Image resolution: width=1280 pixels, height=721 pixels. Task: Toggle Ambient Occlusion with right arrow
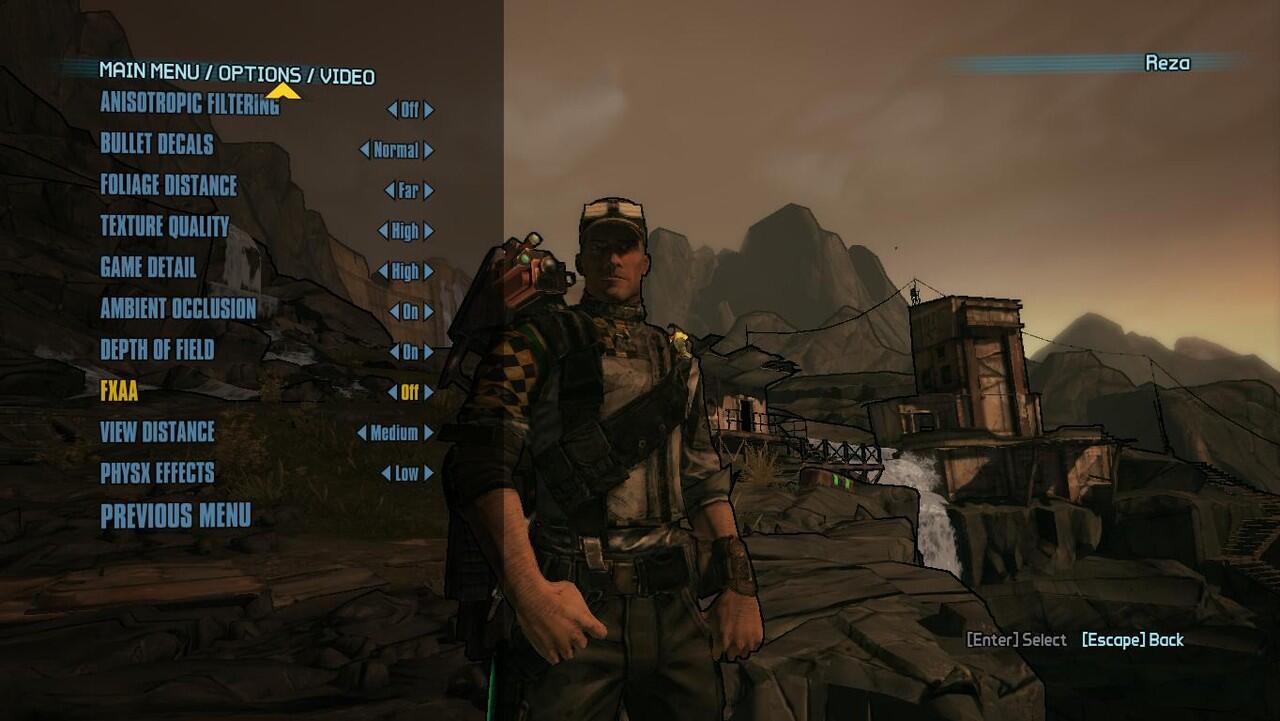click(429, 312)
